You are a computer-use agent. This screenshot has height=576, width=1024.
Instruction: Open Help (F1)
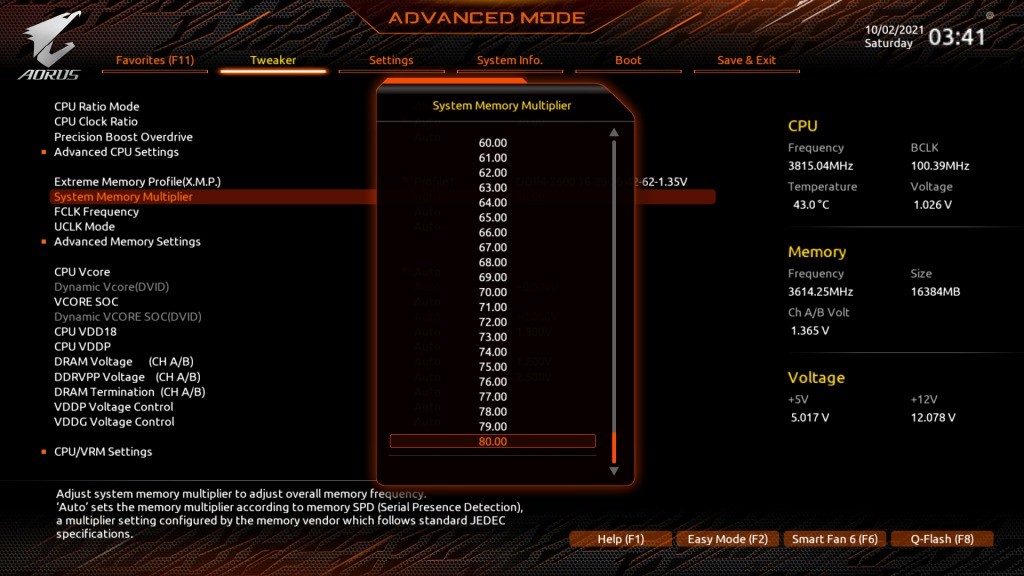click(620, 539)
